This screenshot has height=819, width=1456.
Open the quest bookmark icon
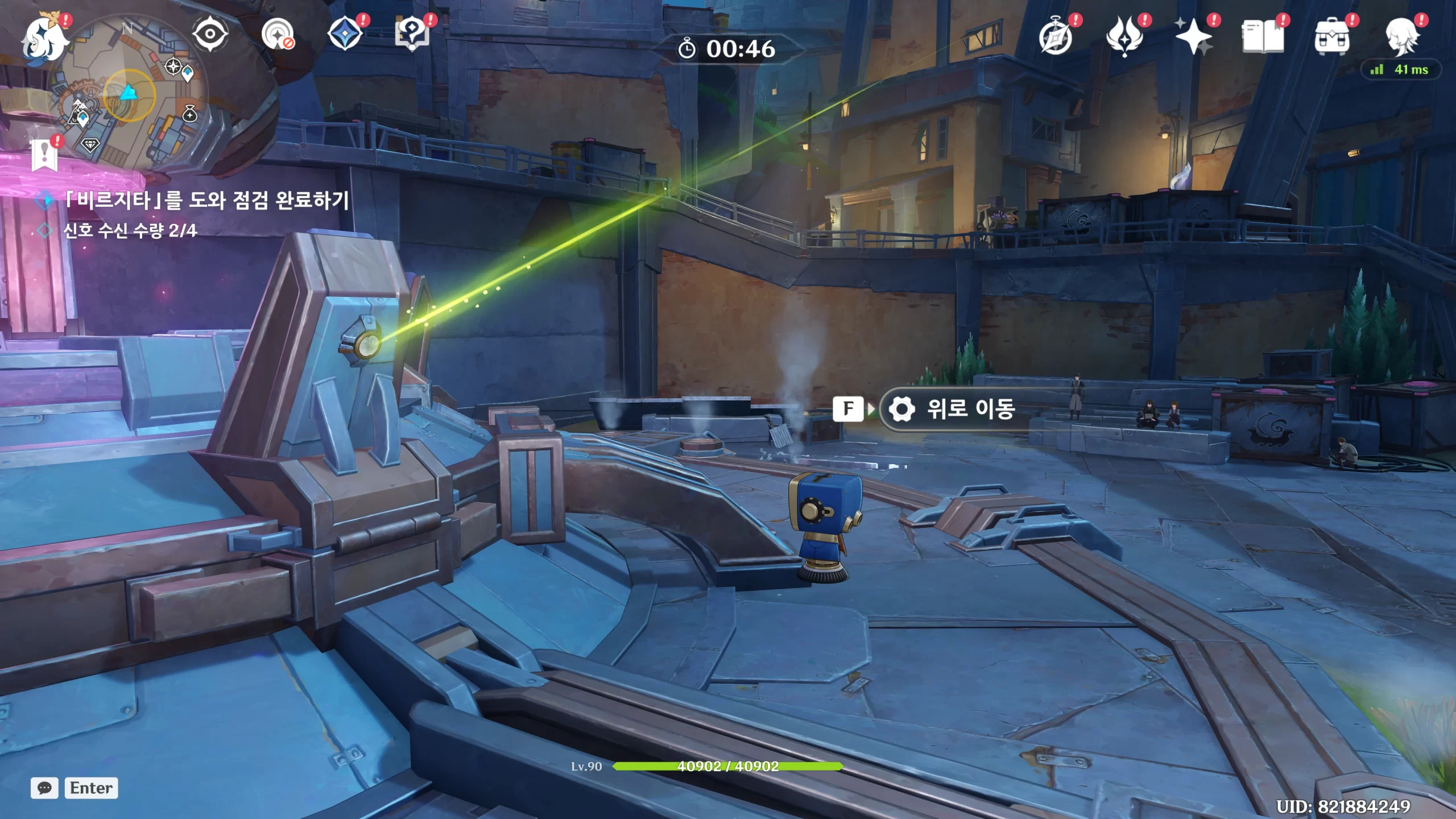click(44, 155)
